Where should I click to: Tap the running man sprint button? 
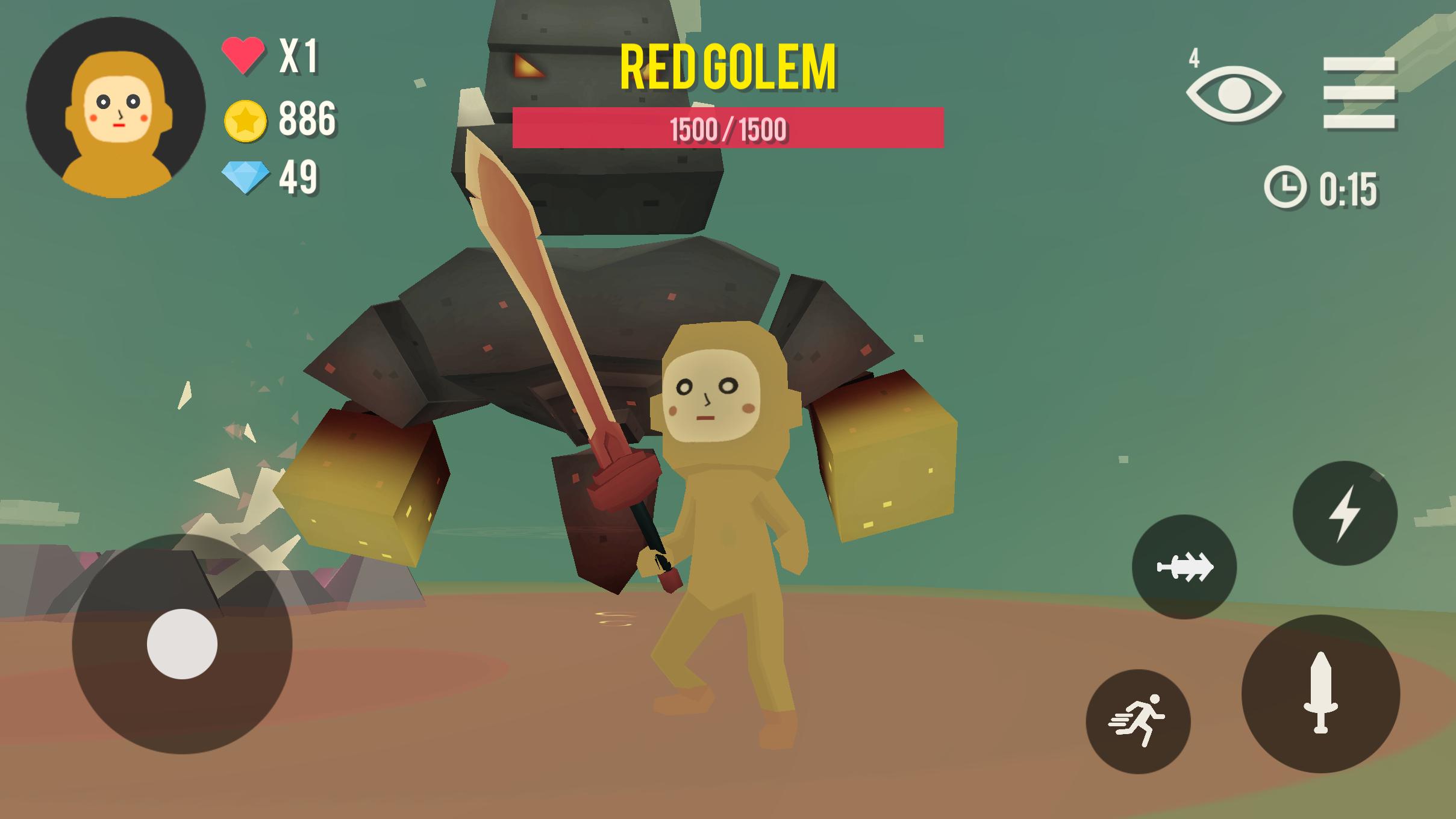pyautogui.click(x=1138, y=721)
